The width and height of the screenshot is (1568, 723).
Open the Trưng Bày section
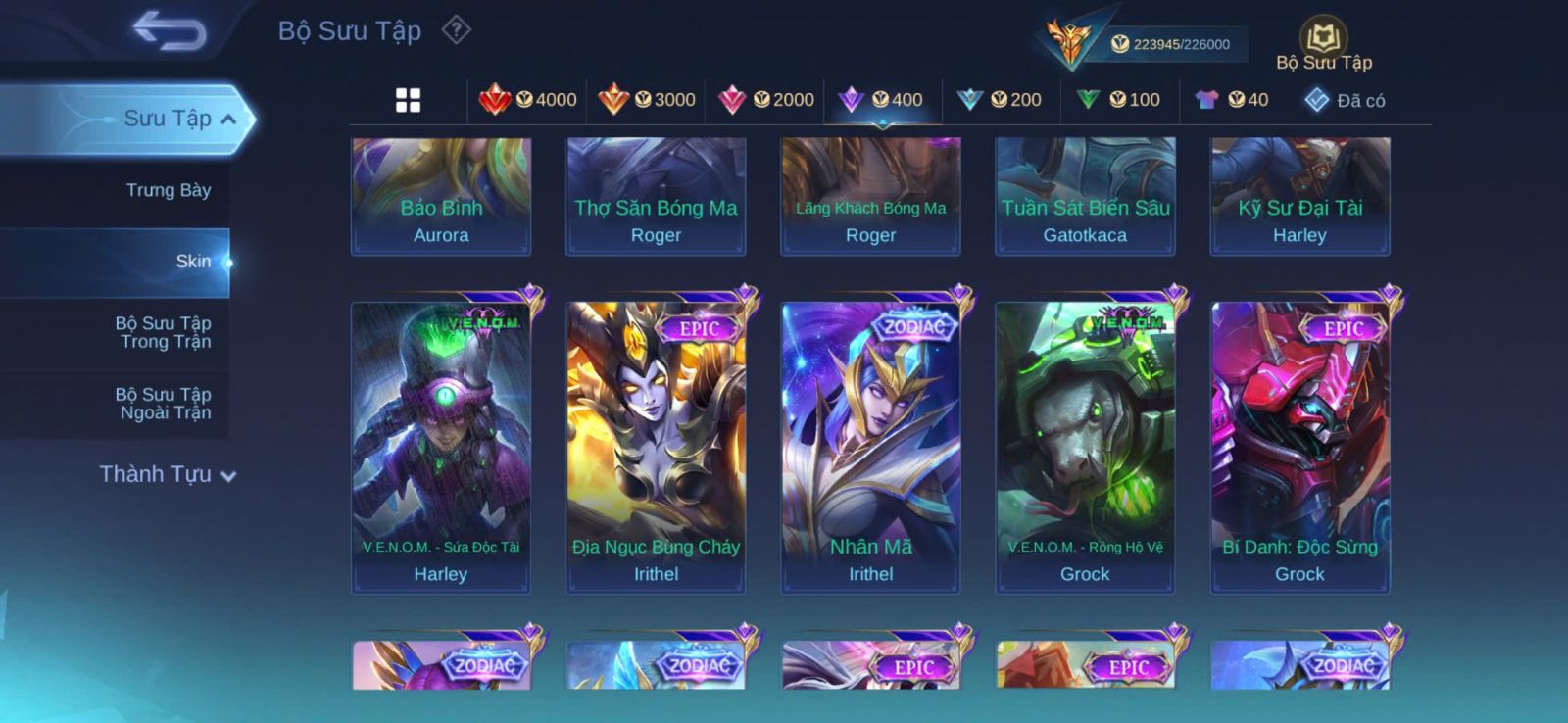point(168,190)
